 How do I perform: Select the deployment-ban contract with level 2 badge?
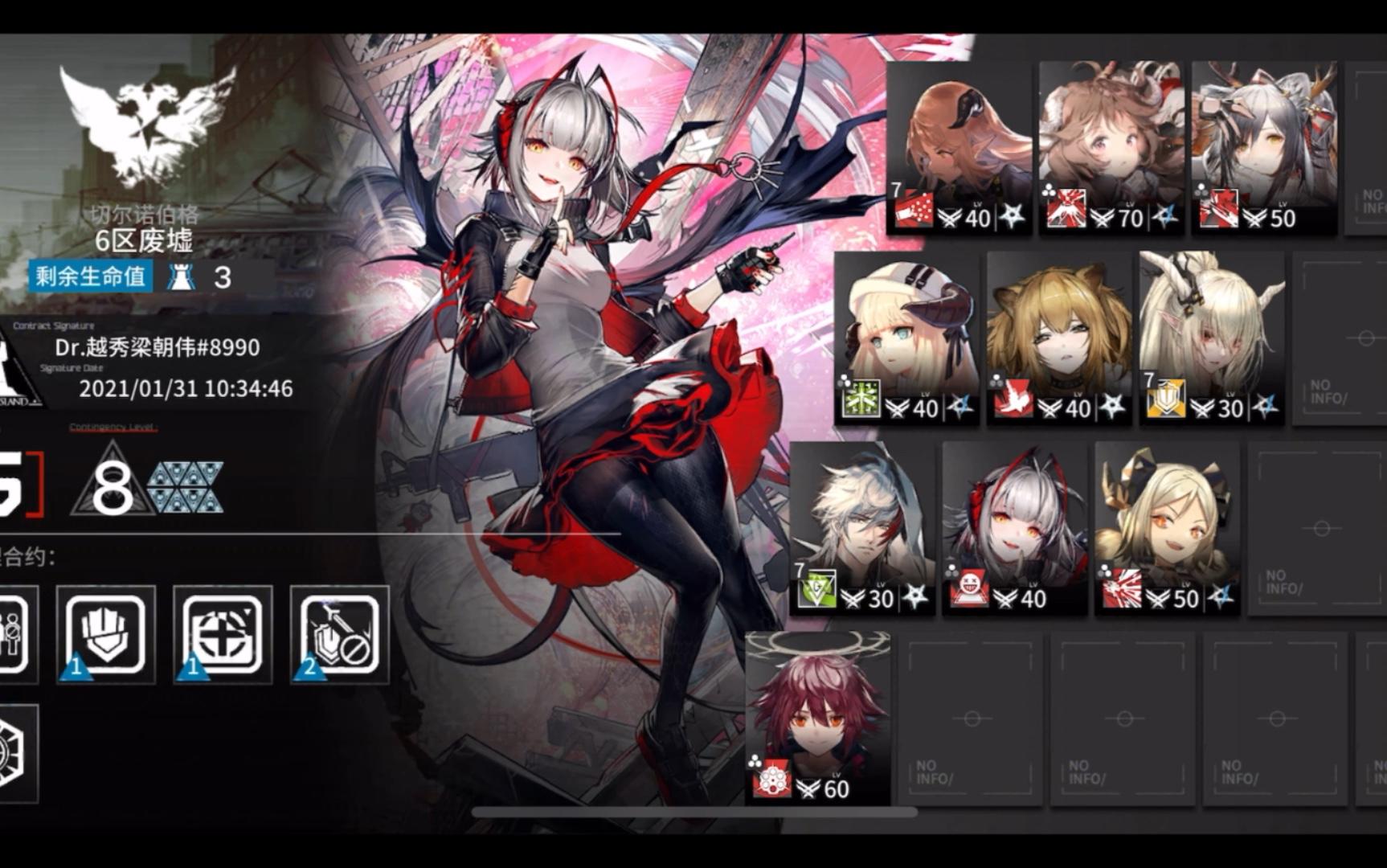pos(338,633)
